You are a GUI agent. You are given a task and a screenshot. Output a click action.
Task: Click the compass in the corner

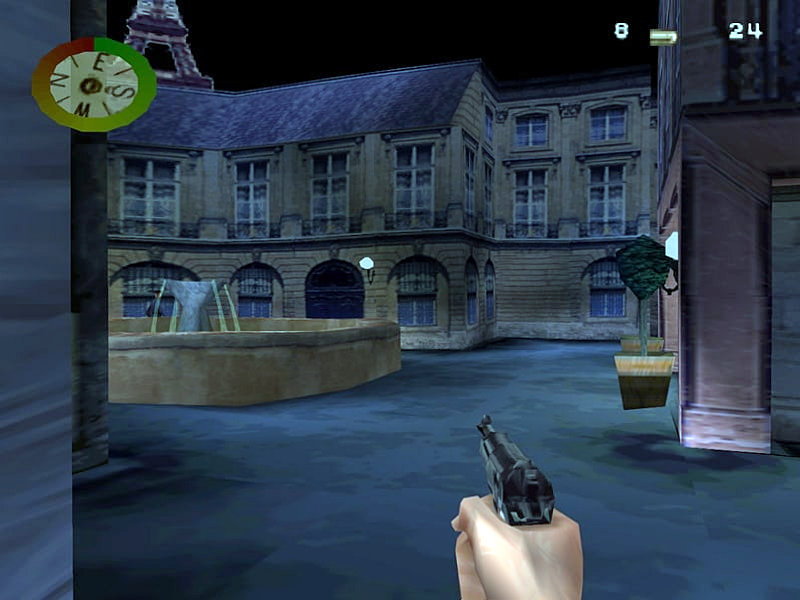pos(93,84)
